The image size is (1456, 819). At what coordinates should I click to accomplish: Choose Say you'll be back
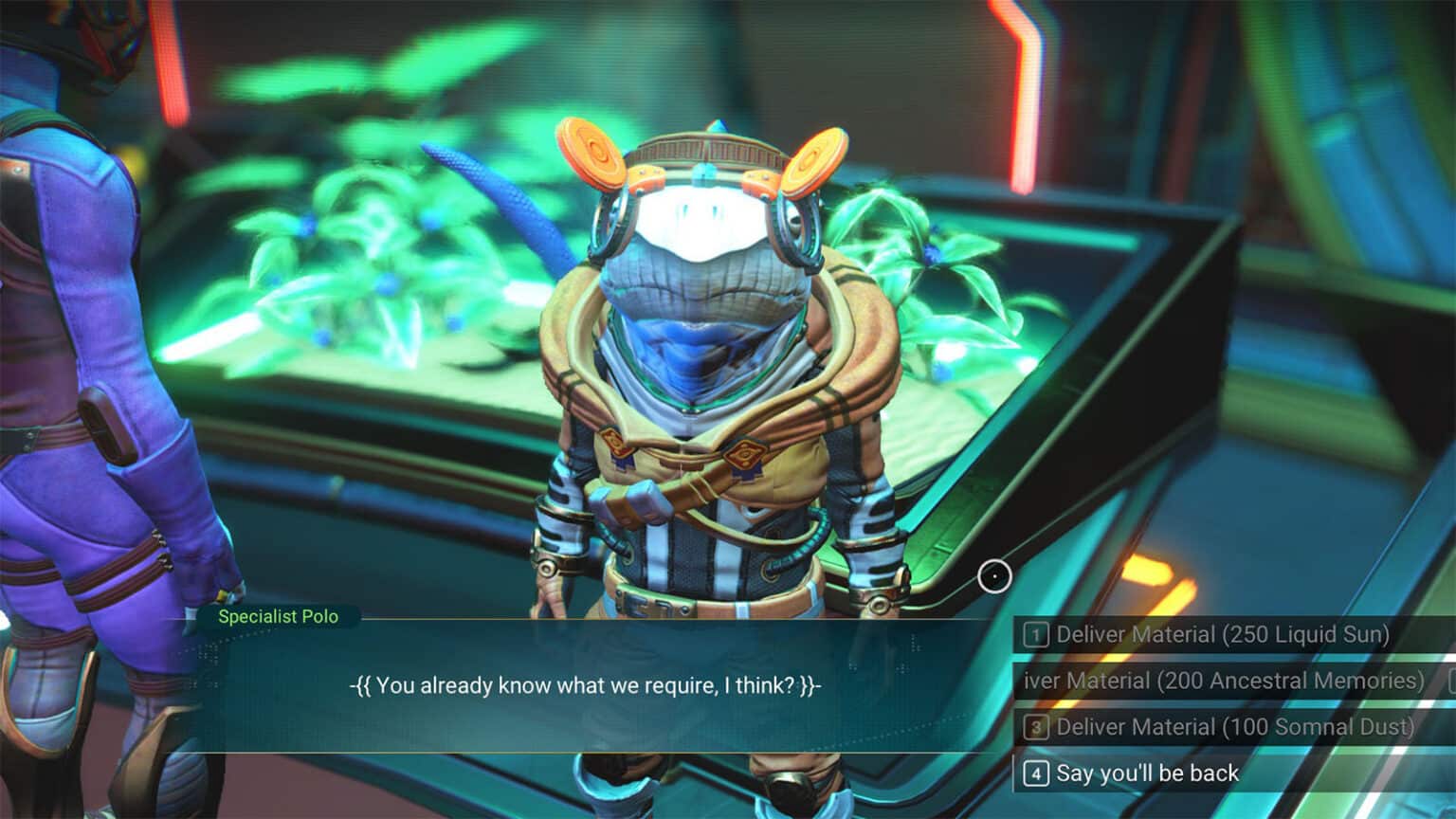point(1147,773)
